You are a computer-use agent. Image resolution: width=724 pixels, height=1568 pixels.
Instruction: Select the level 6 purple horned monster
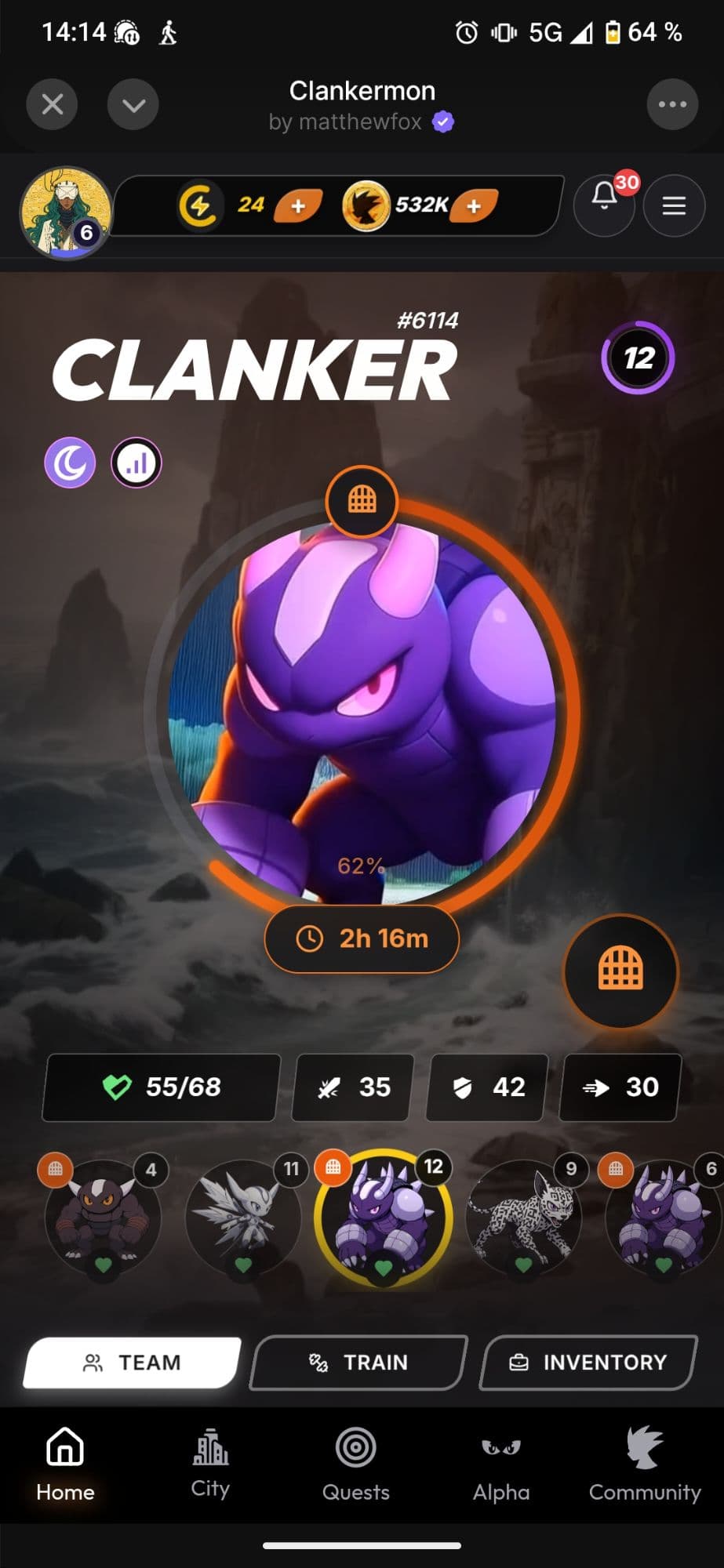click(664, 1217)
